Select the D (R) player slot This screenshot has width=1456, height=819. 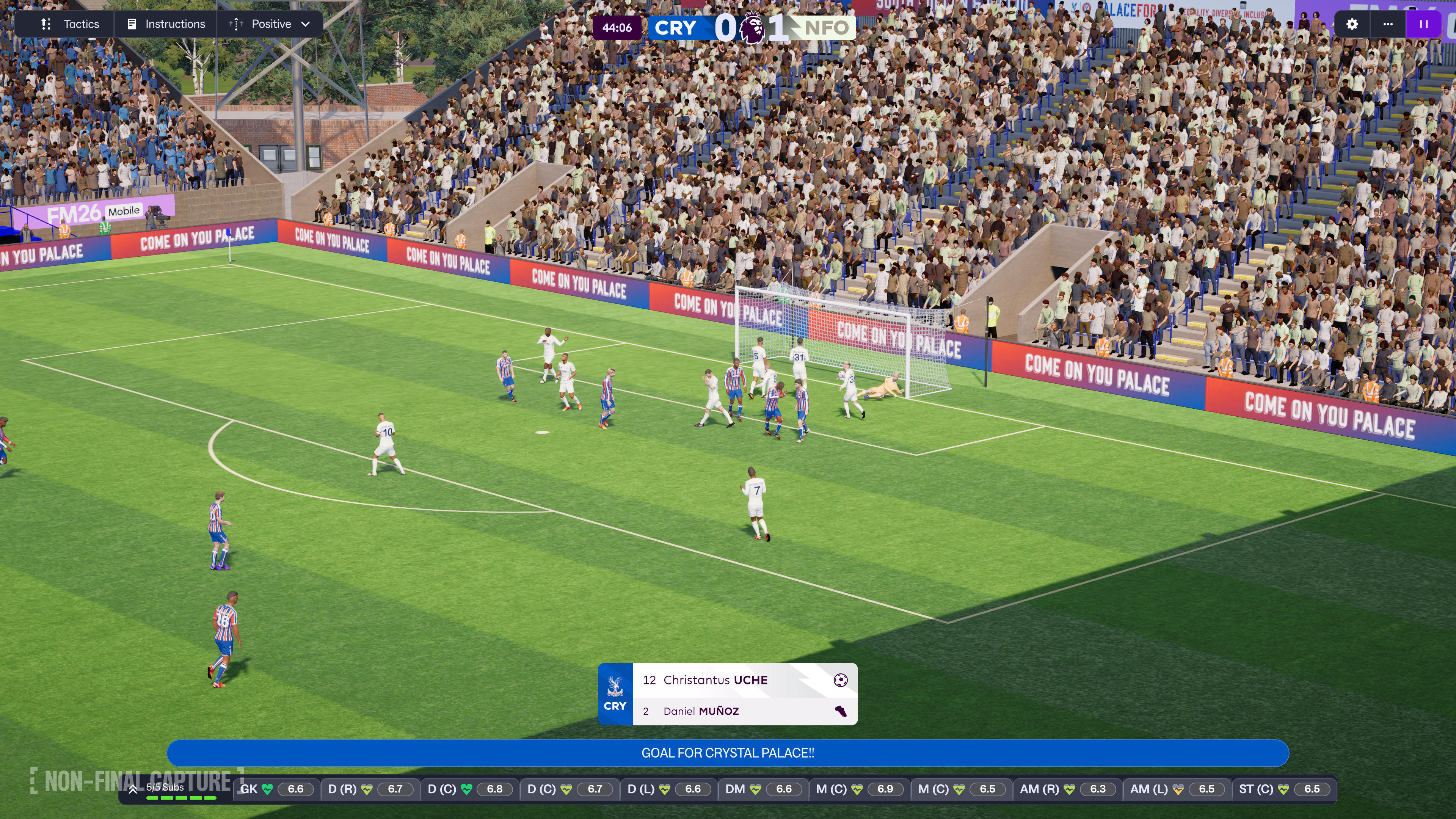pyautogui.click(x=370, y=789)
